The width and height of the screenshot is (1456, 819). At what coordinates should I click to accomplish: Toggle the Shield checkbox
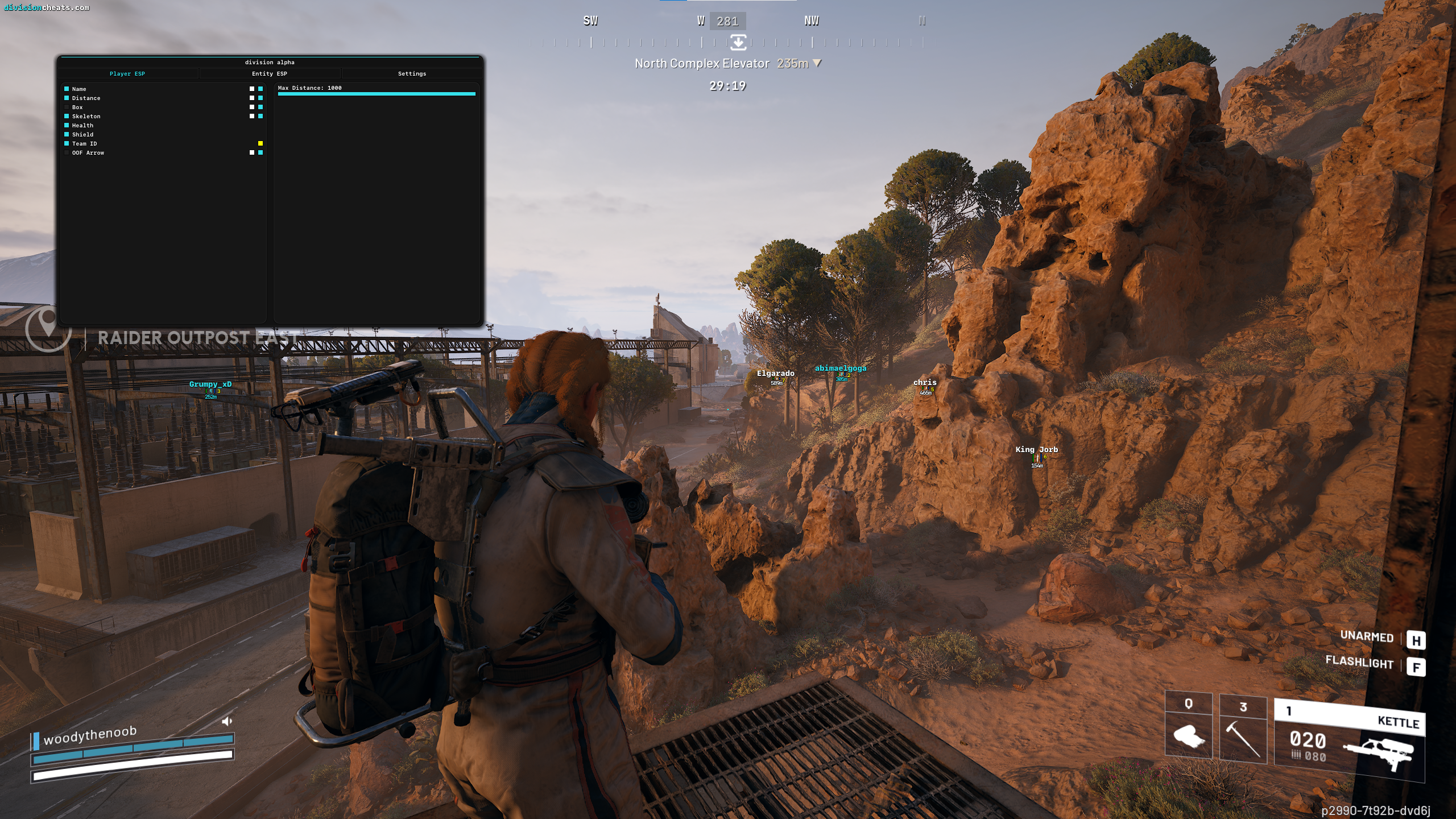(x=67, y=135)
